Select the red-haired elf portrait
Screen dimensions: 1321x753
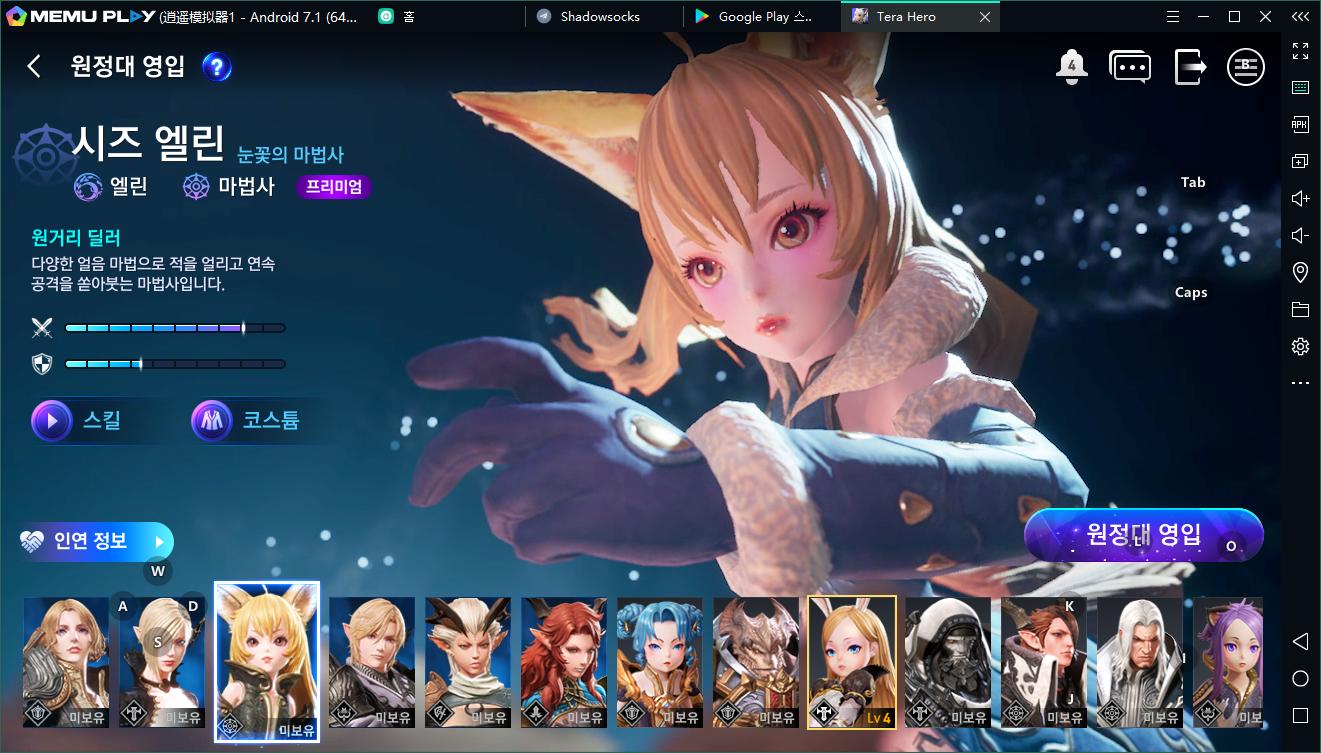(564, 661)
